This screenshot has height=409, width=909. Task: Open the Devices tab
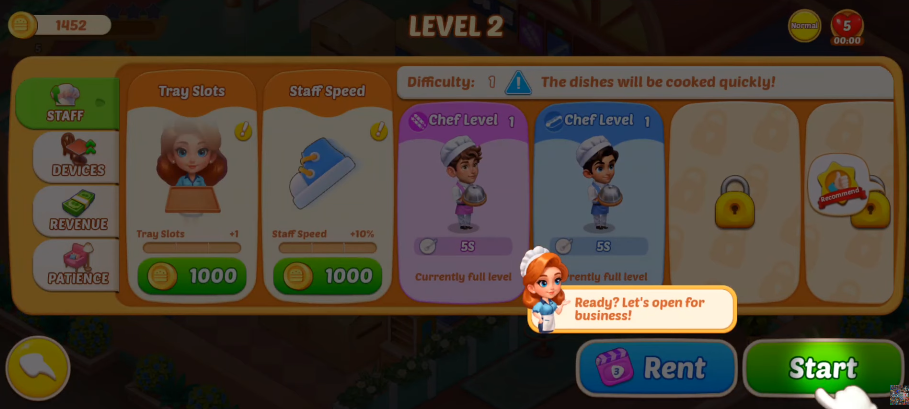coord(77,157)
